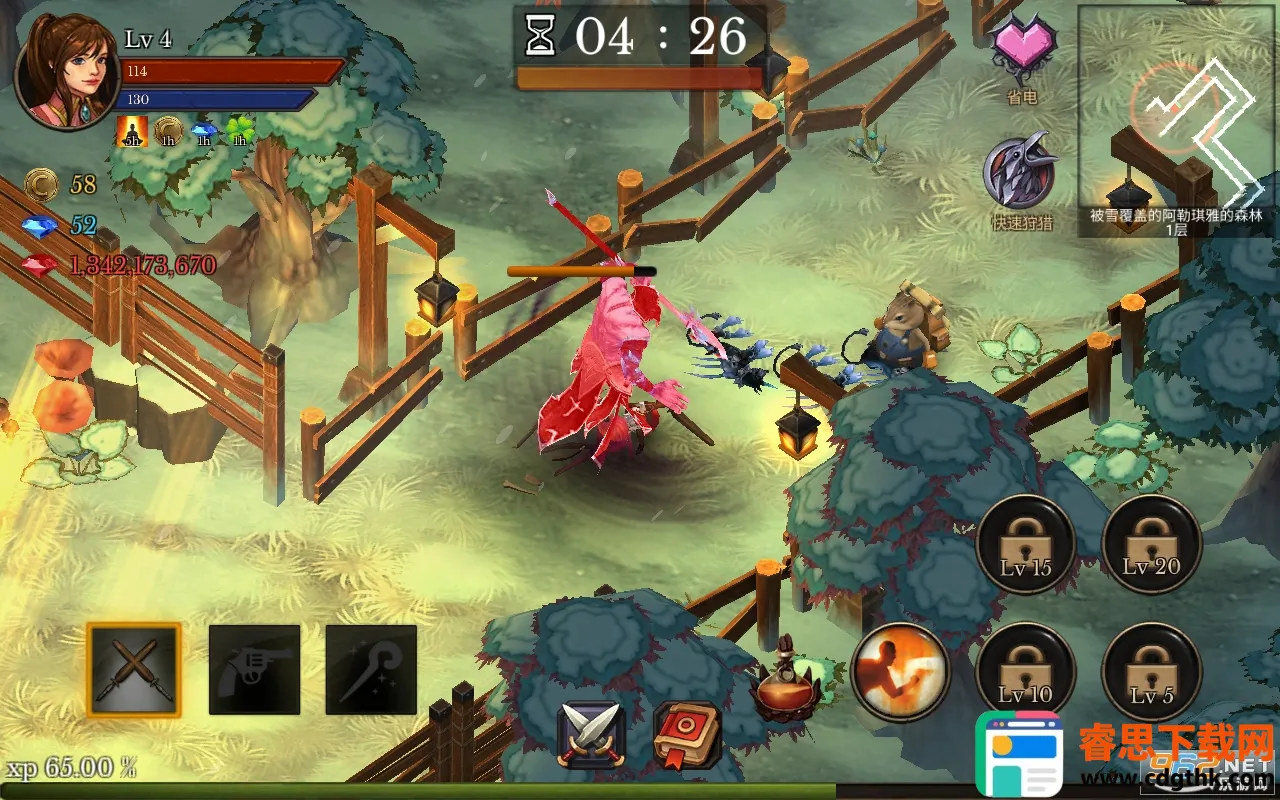Toggle the pink heart power-saving button
The width and height of the screenshot is (1280, 800).
(x=1022, y=48)
